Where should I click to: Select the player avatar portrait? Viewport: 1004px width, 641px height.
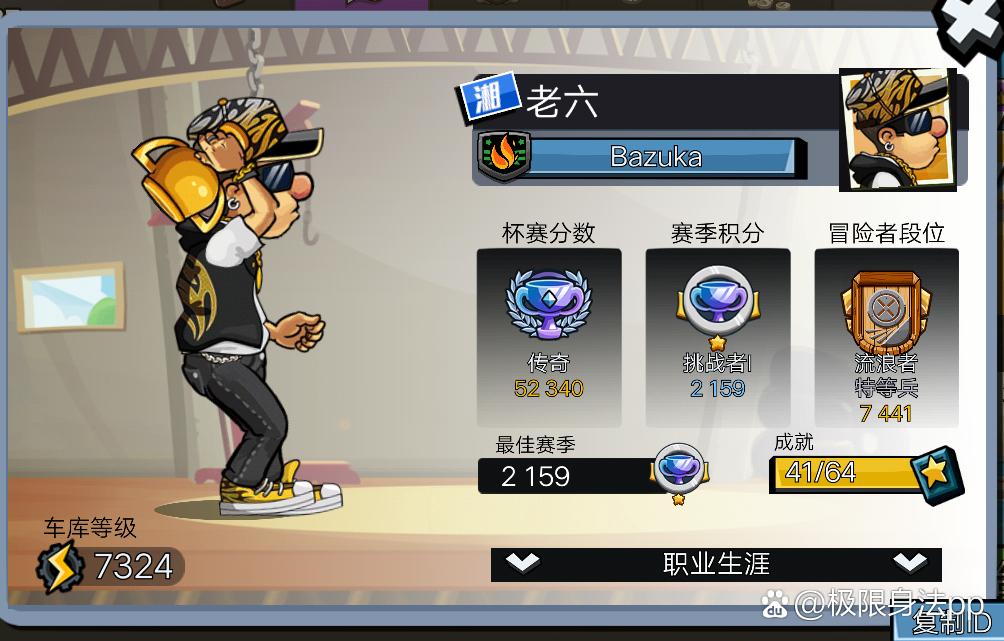pyautogui.click(x=897, y=130)
